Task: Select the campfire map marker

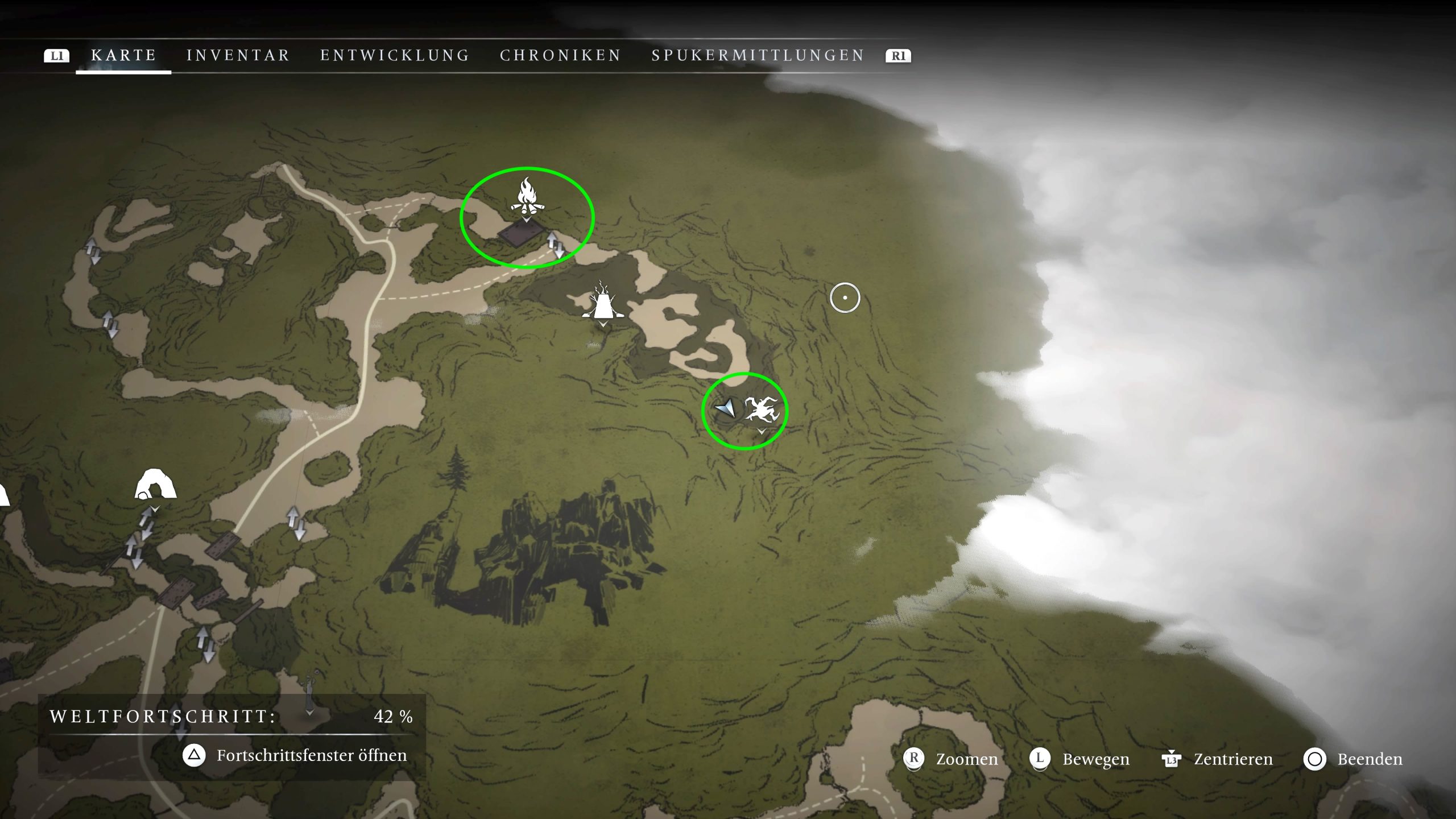Action: click(527, 196)
